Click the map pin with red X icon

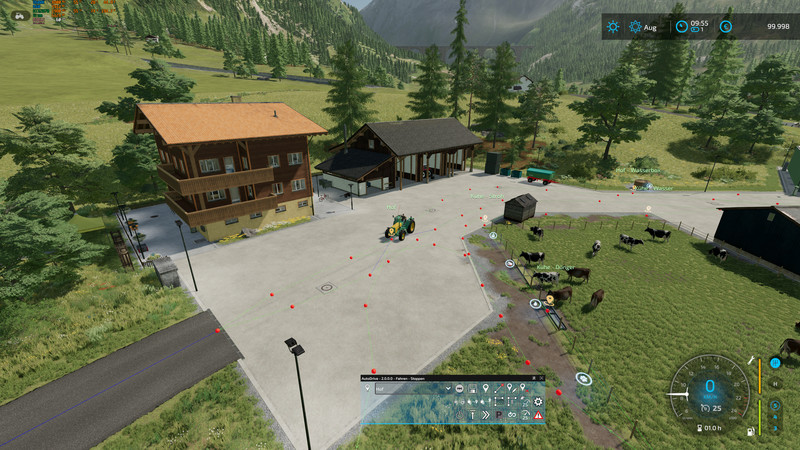[x=524, y=388]
